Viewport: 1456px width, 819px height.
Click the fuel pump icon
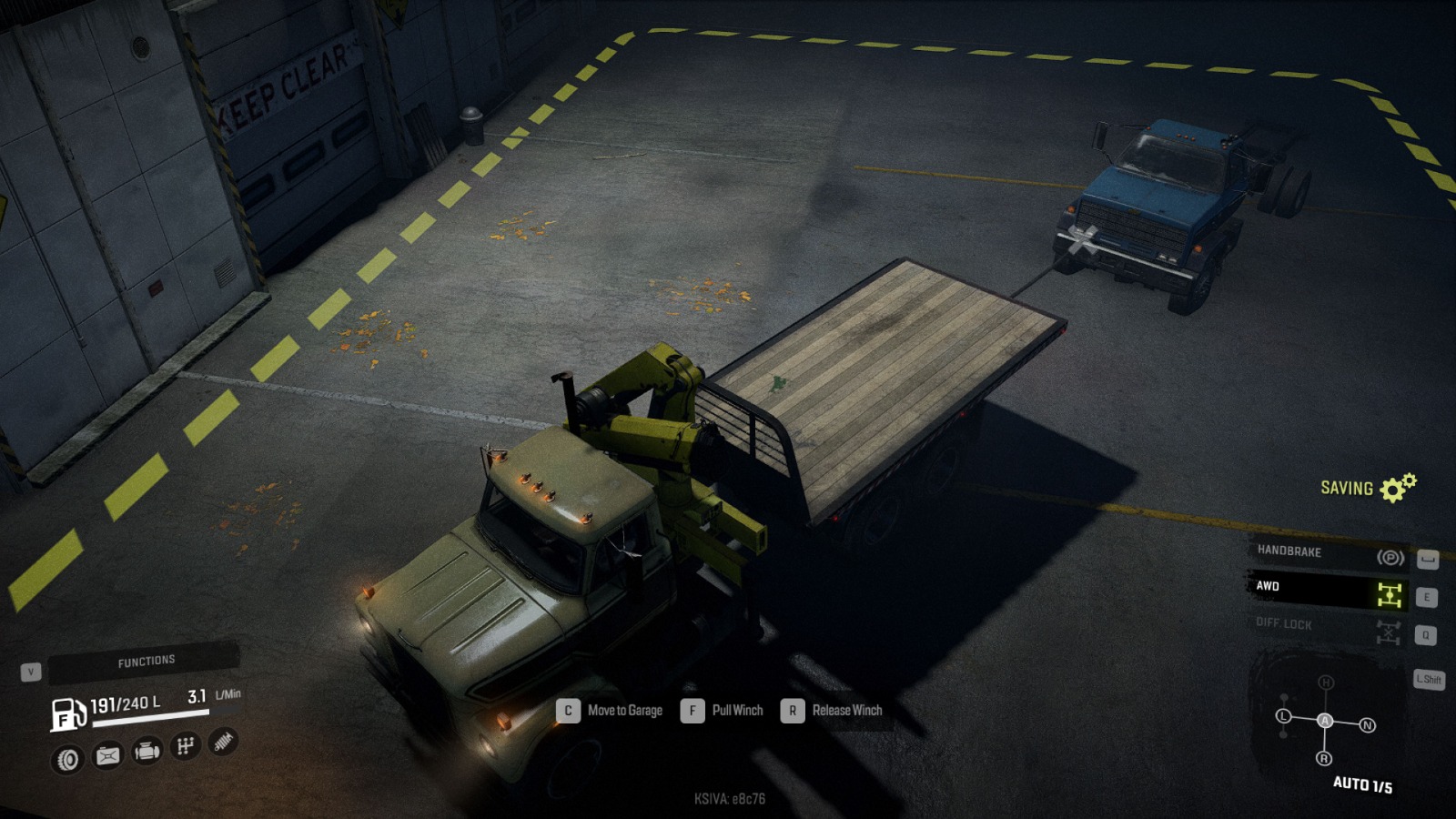click(x=67, y=713)
